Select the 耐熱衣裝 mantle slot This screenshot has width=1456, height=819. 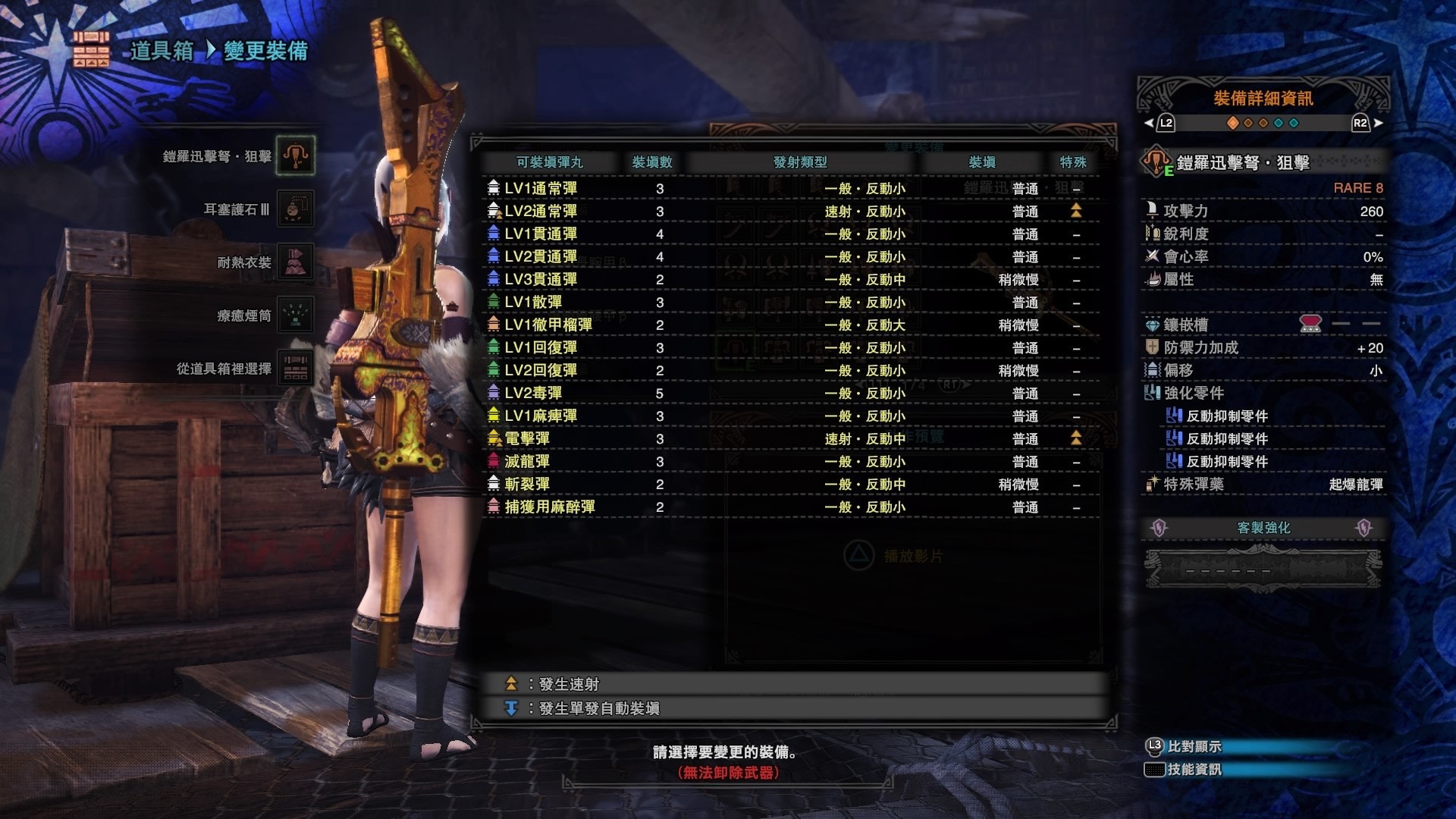(x=295, y=262)
